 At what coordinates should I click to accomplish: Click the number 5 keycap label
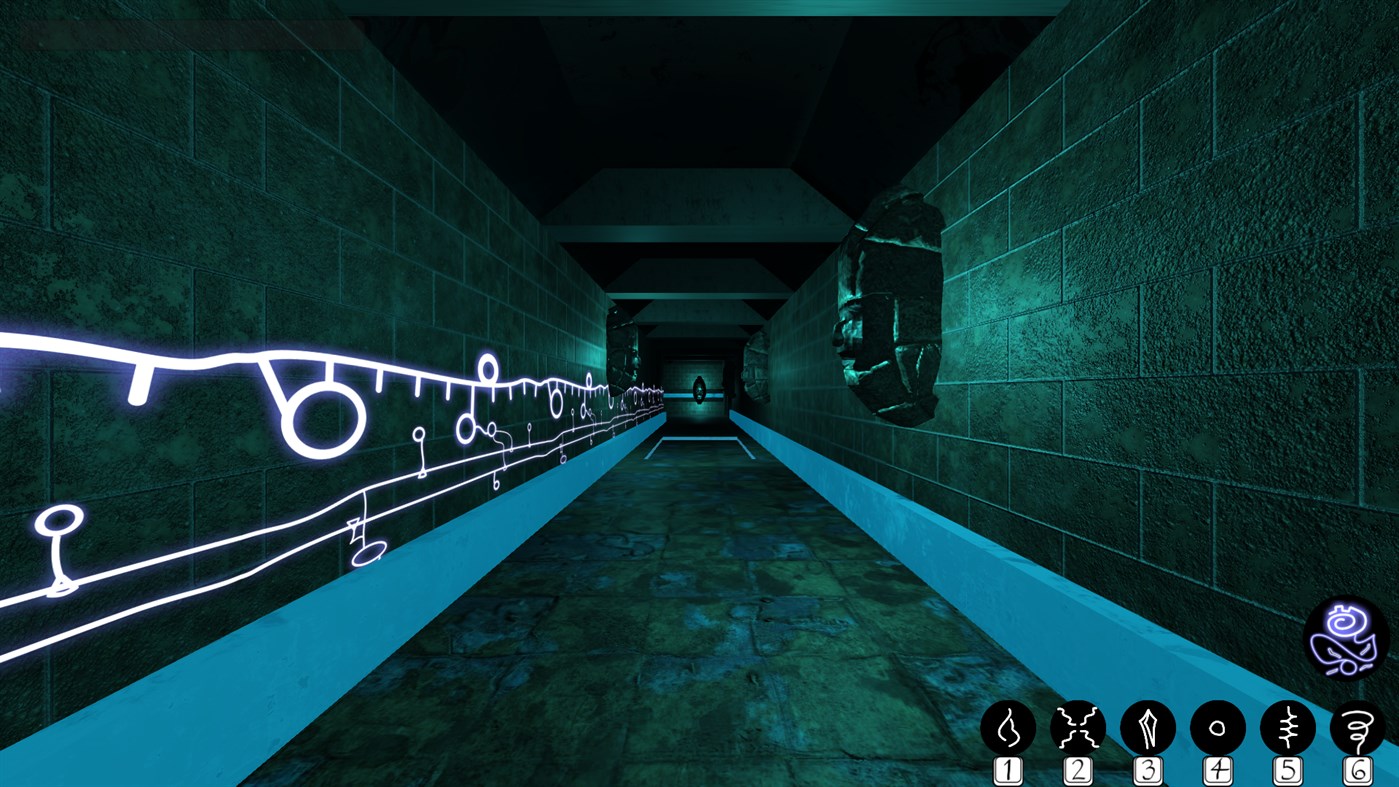click(x=1286, y=770)
